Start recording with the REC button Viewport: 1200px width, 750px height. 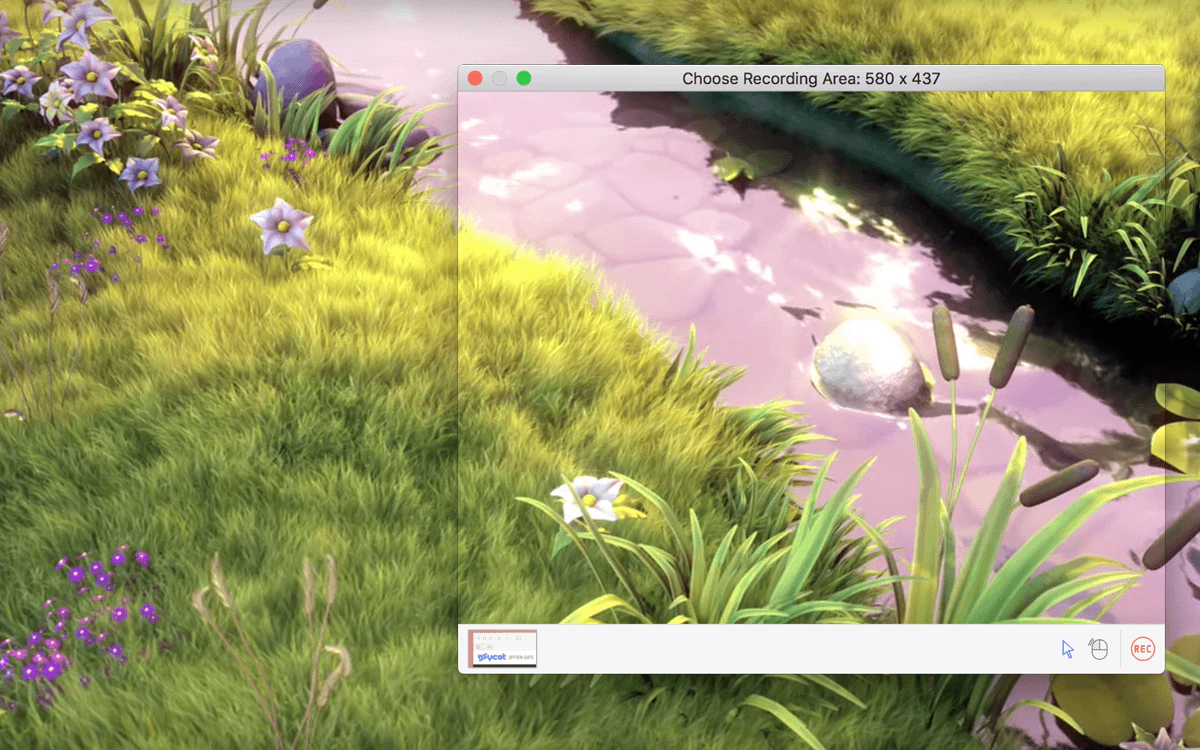tap(1142, 649)
